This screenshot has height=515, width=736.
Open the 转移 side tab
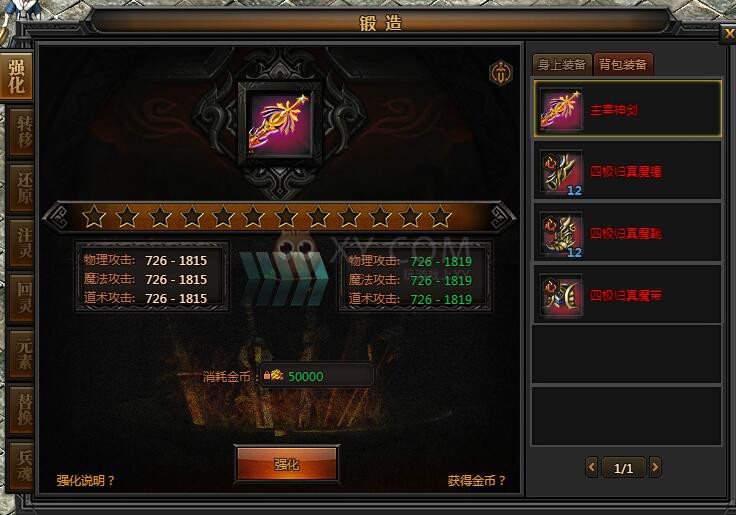pyautogui.click(x=22, y=134)
